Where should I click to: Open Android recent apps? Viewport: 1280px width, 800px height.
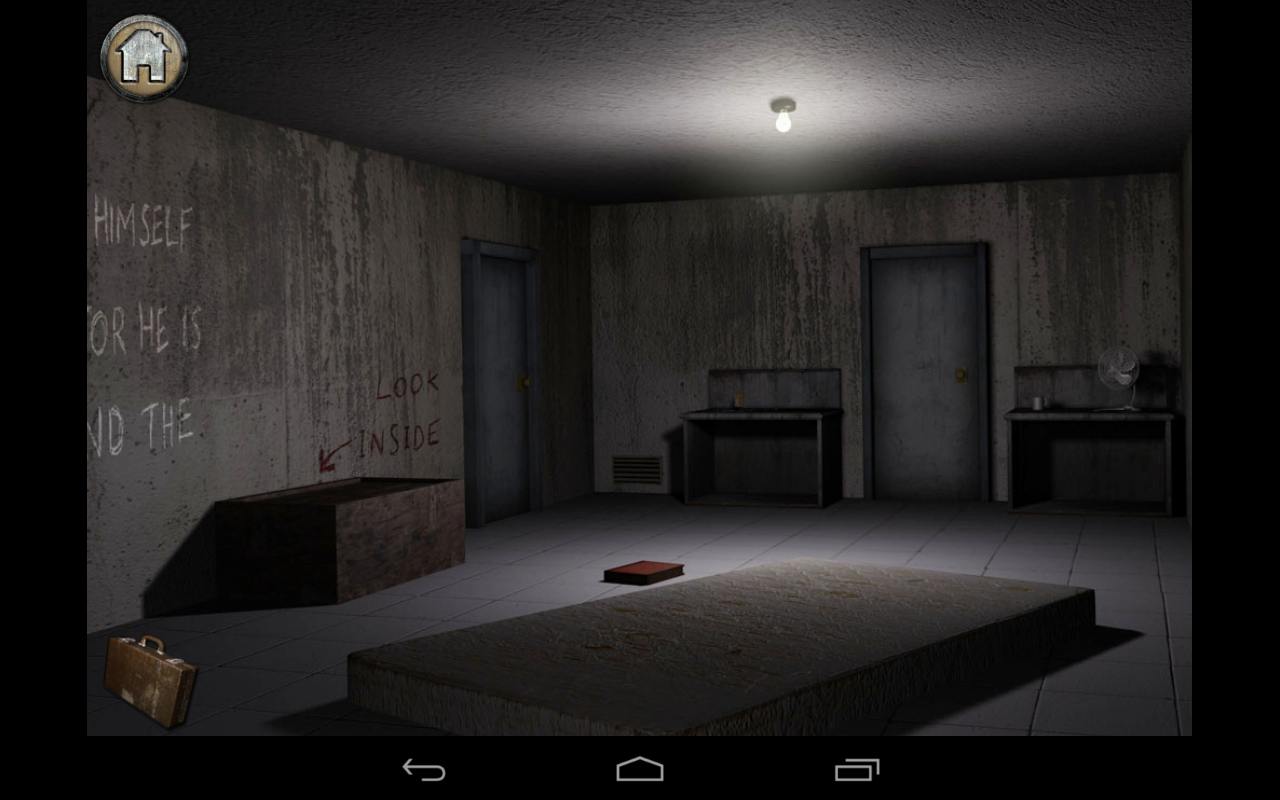[855, 768]
